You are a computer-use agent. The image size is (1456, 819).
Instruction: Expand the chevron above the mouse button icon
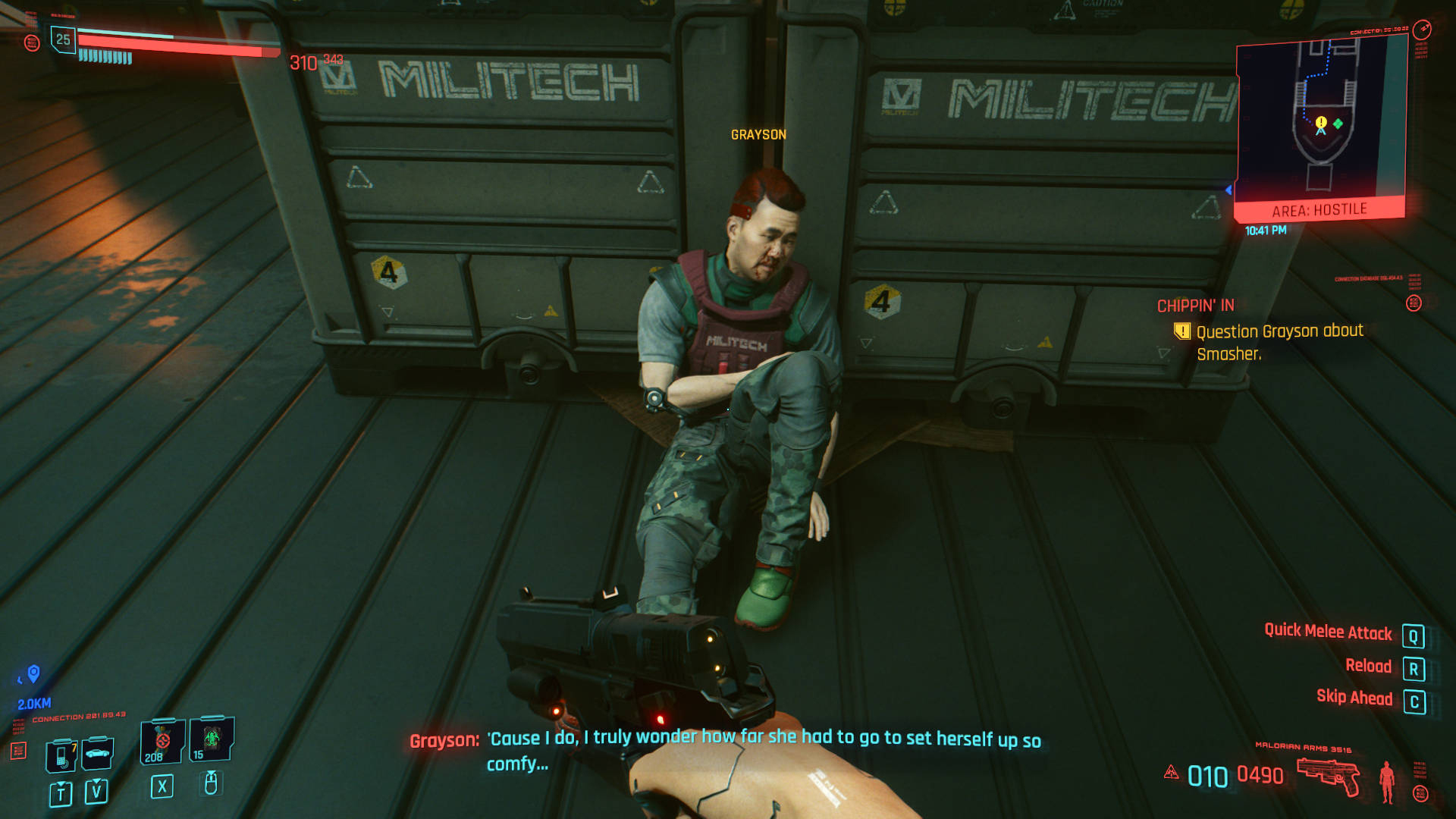tap(211, 773)
